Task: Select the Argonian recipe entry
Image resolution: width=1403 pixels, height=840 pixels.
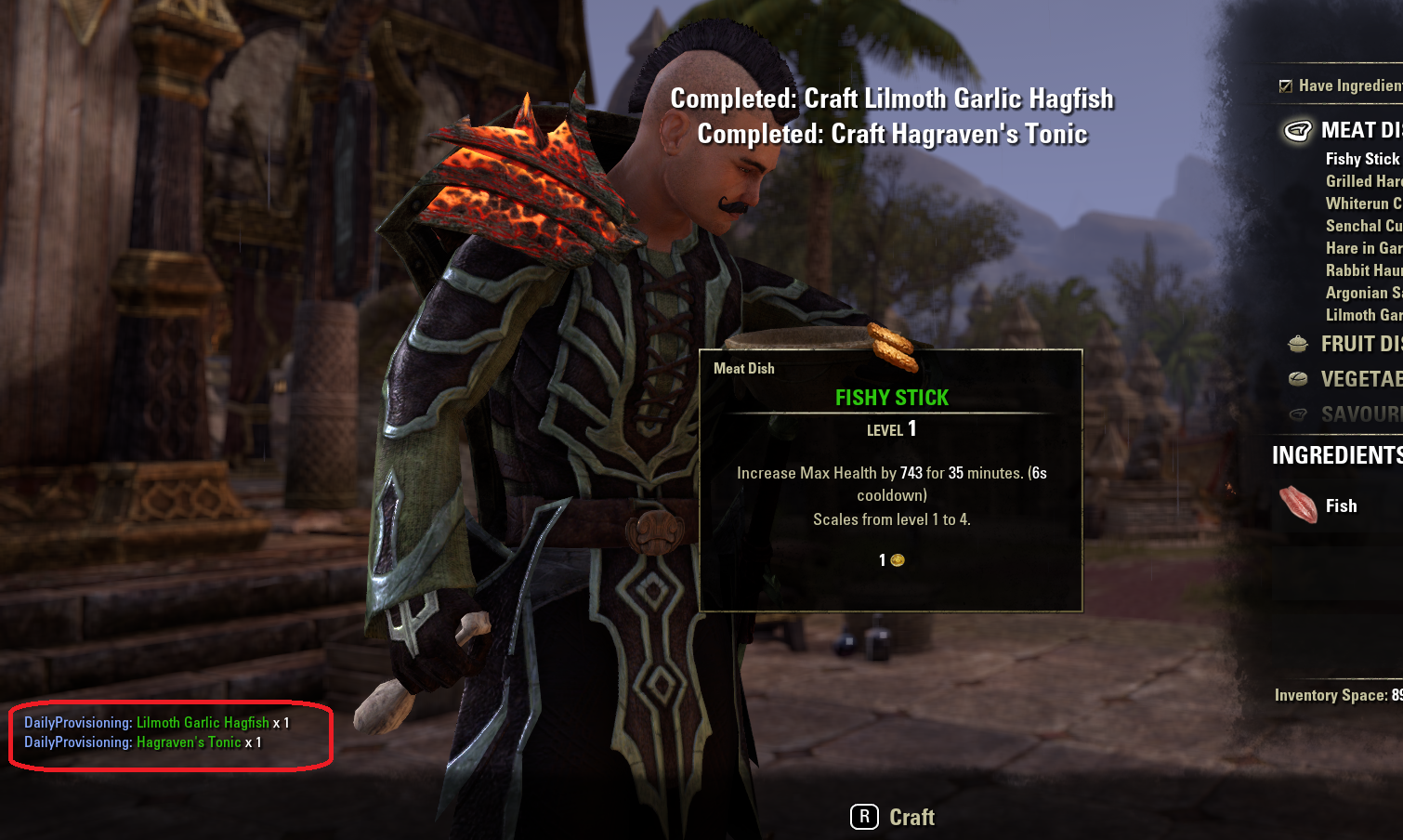Action: pyautogui.click(x=1363, y=293)
